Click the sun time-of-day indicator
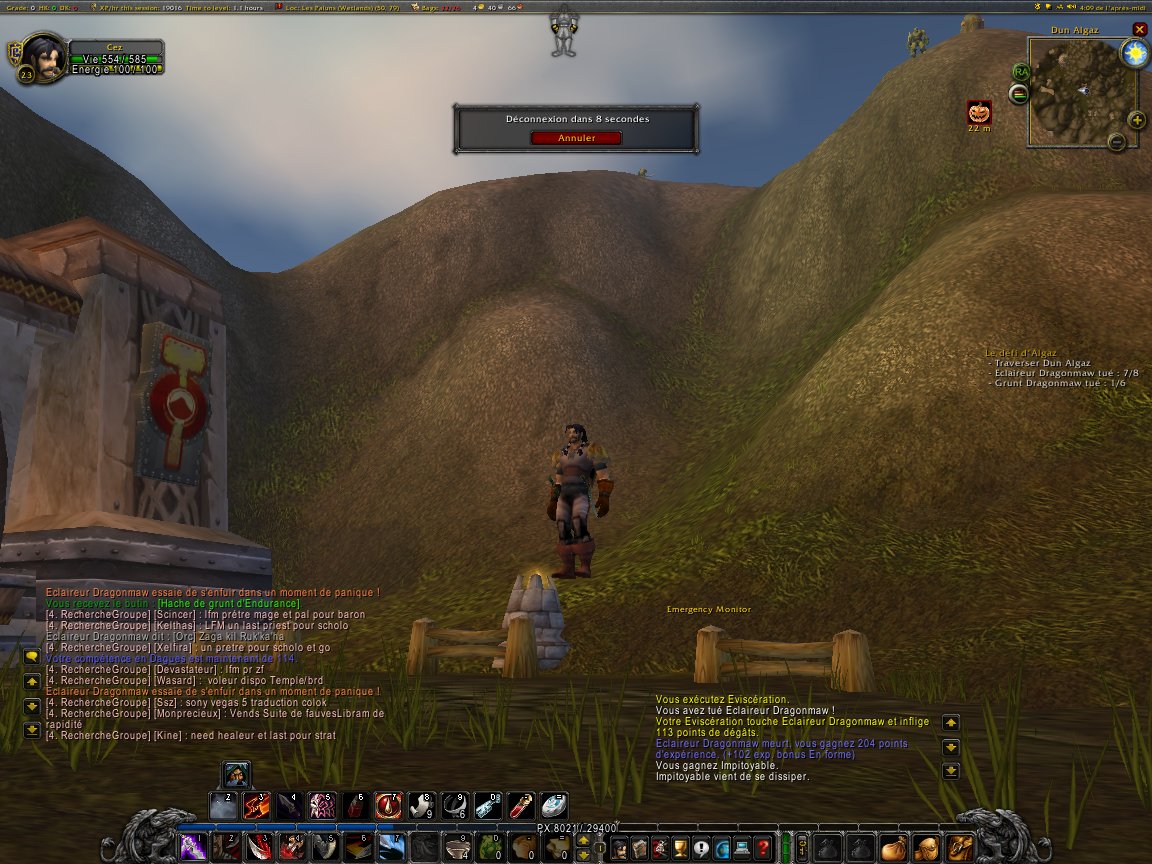The height and width of the screenshot is (864, 1152). [1134, 54]
